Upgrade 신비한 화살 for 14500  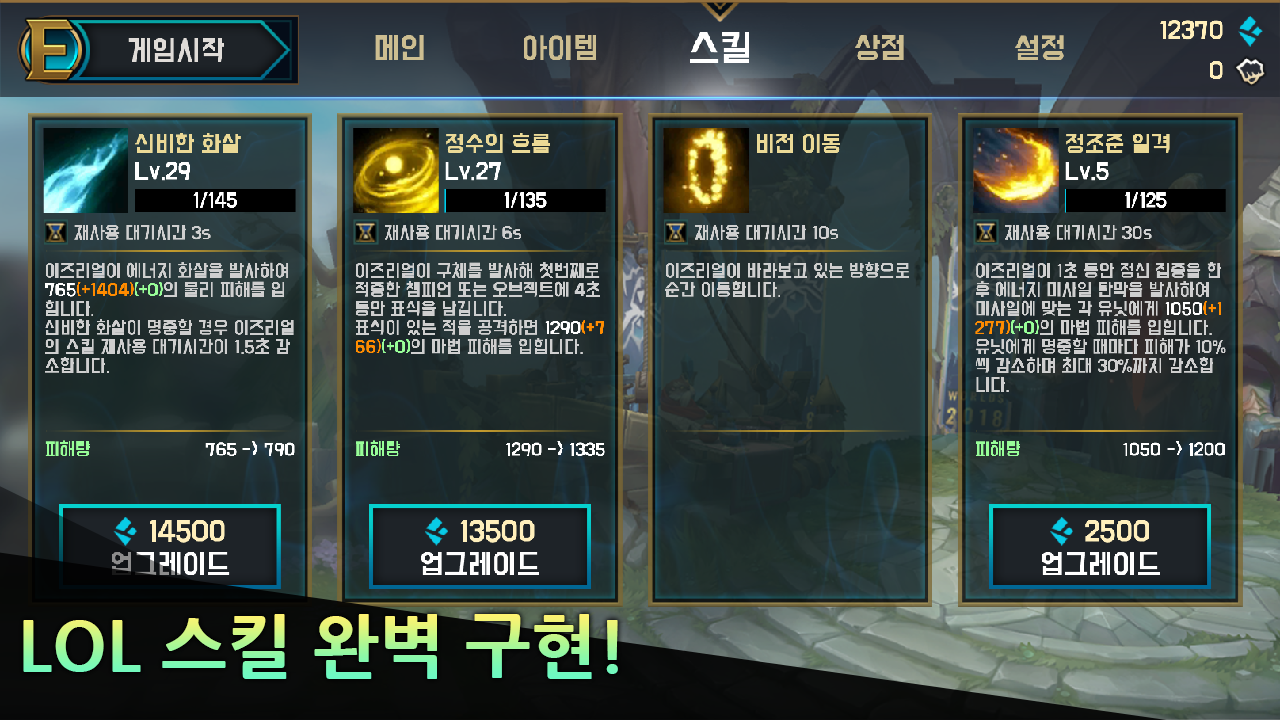168,546
